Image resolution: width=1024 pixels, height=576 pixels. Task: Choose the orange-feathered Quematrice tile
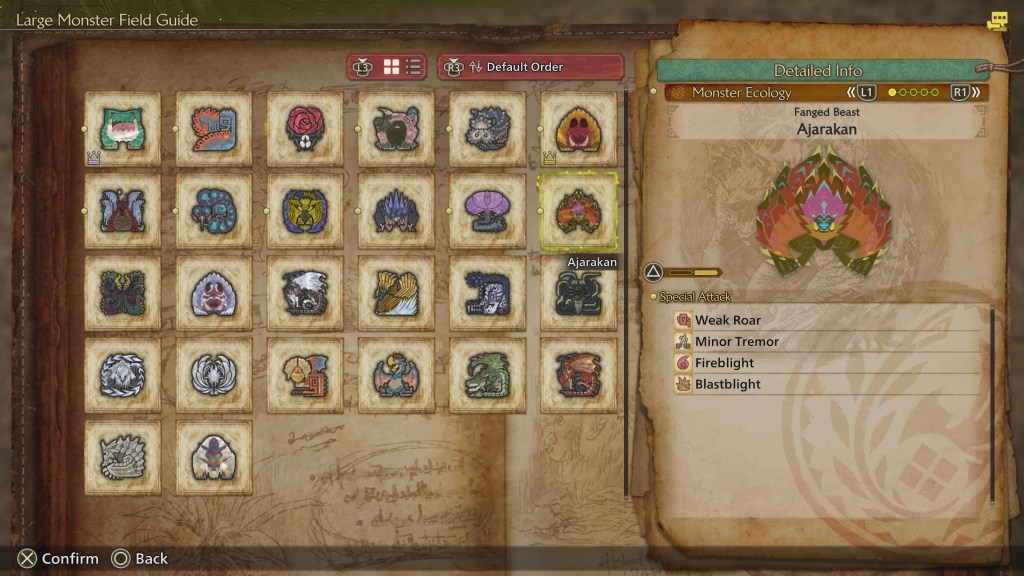(x=214, y=129)
